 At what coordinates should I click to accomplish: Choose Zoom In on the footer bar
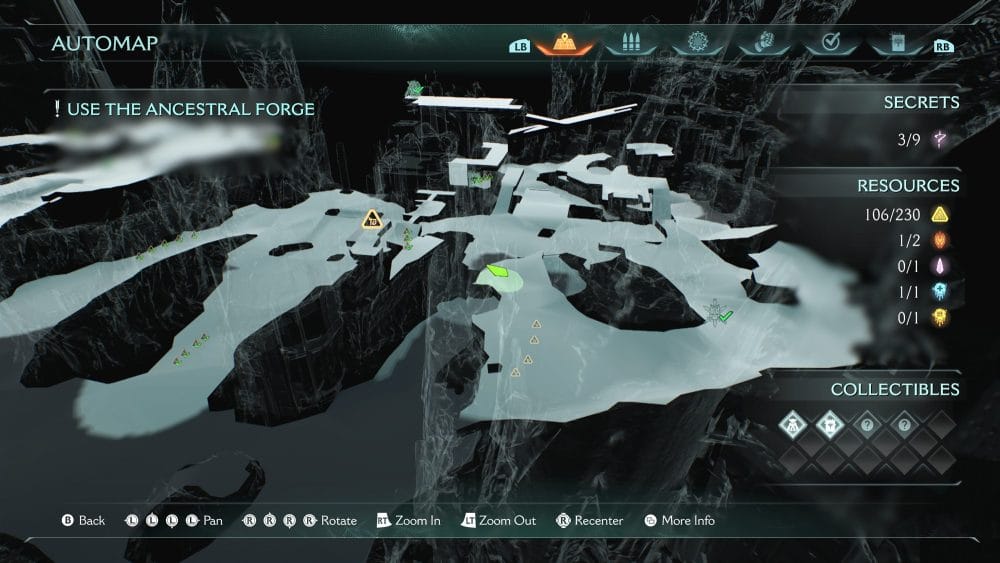409,521
